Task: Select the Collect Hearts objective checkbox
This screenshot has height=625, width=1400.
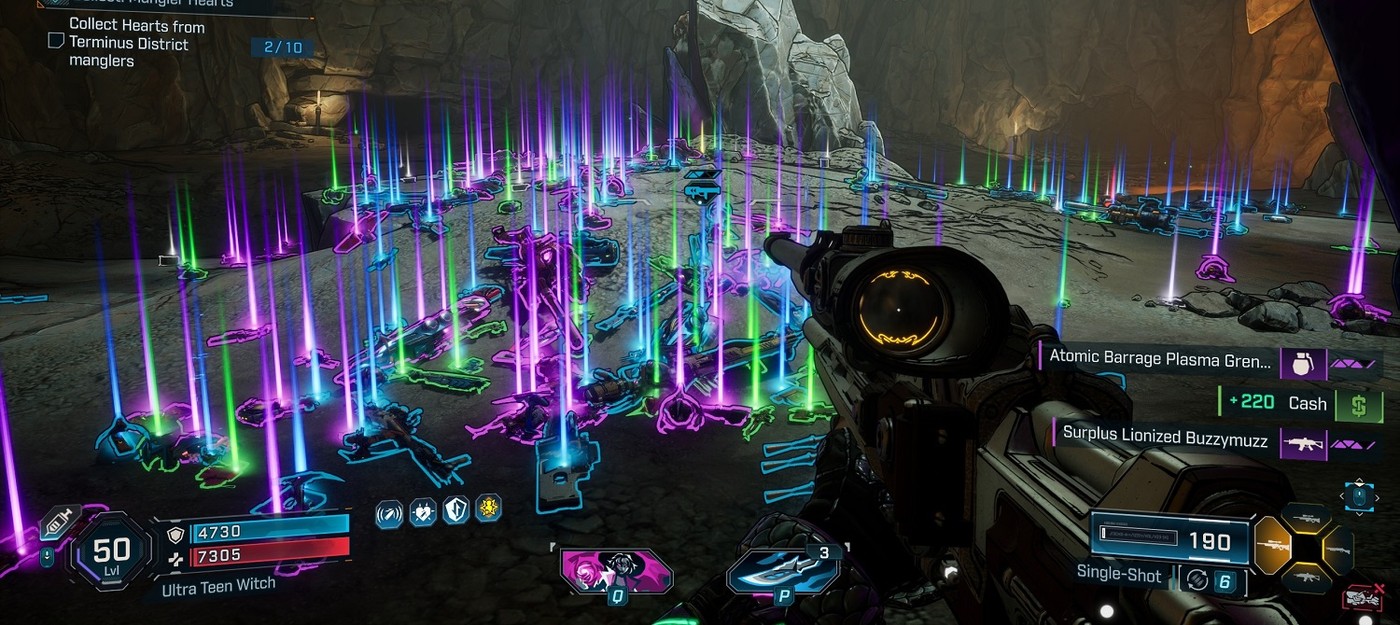Action: pyautogui.click(x=56, y=41)
